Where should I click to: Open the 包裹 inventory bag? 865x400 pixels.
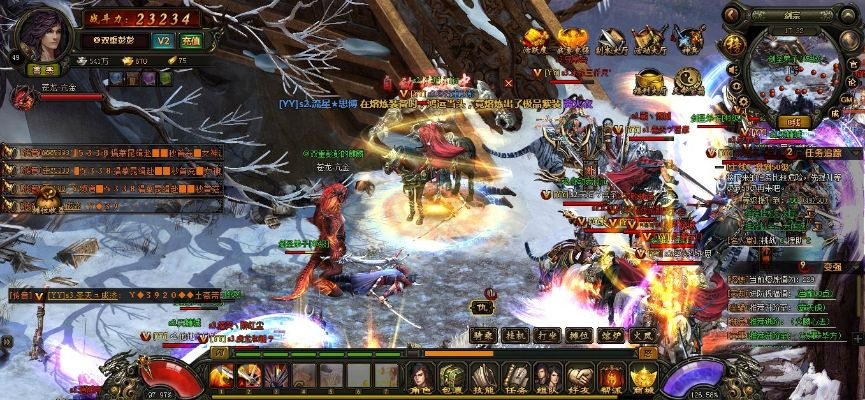452,378
